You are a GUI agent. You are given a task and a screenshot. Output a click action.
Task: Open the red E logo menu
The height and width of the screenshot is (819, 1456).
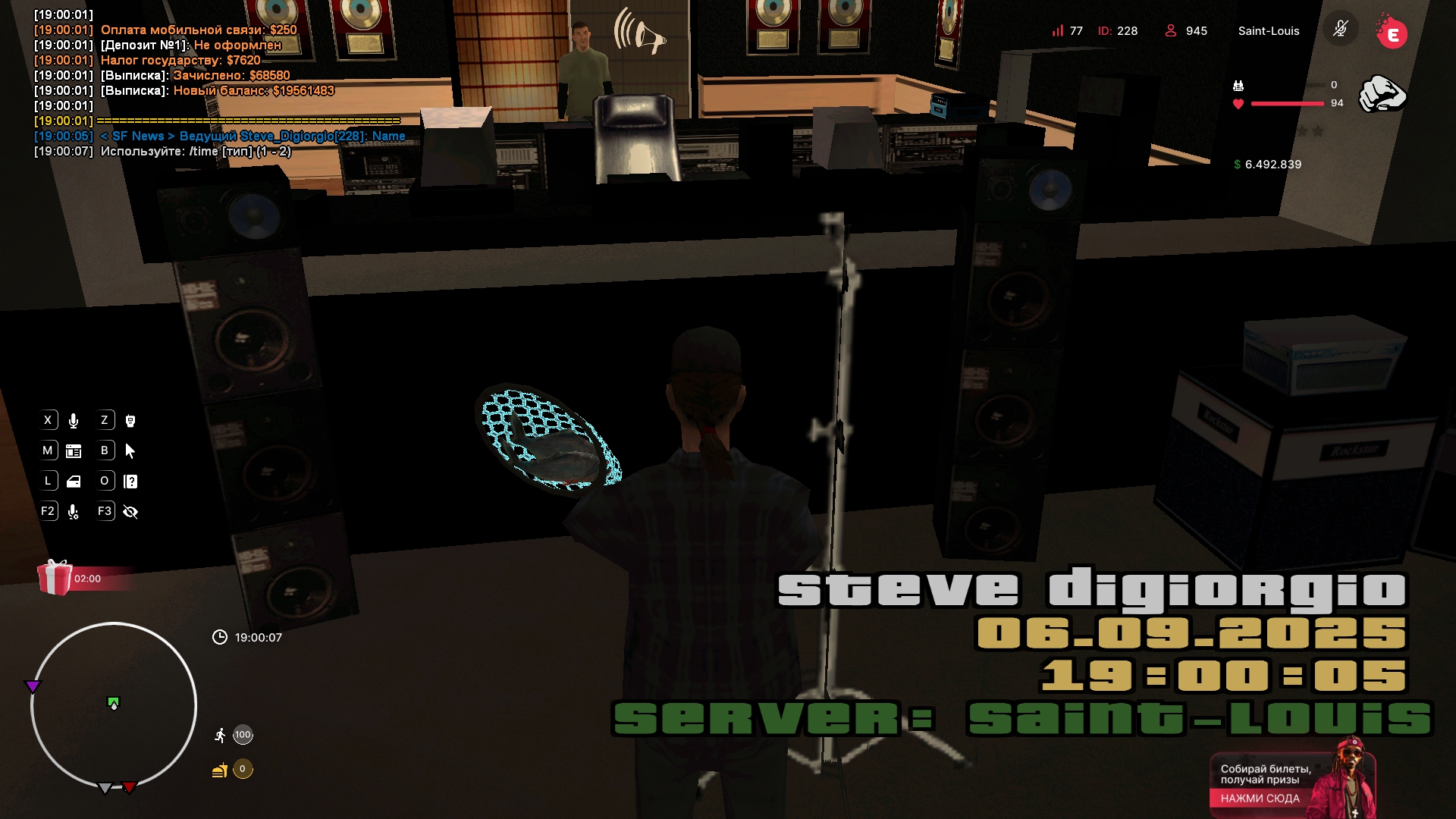(1392, 33)
